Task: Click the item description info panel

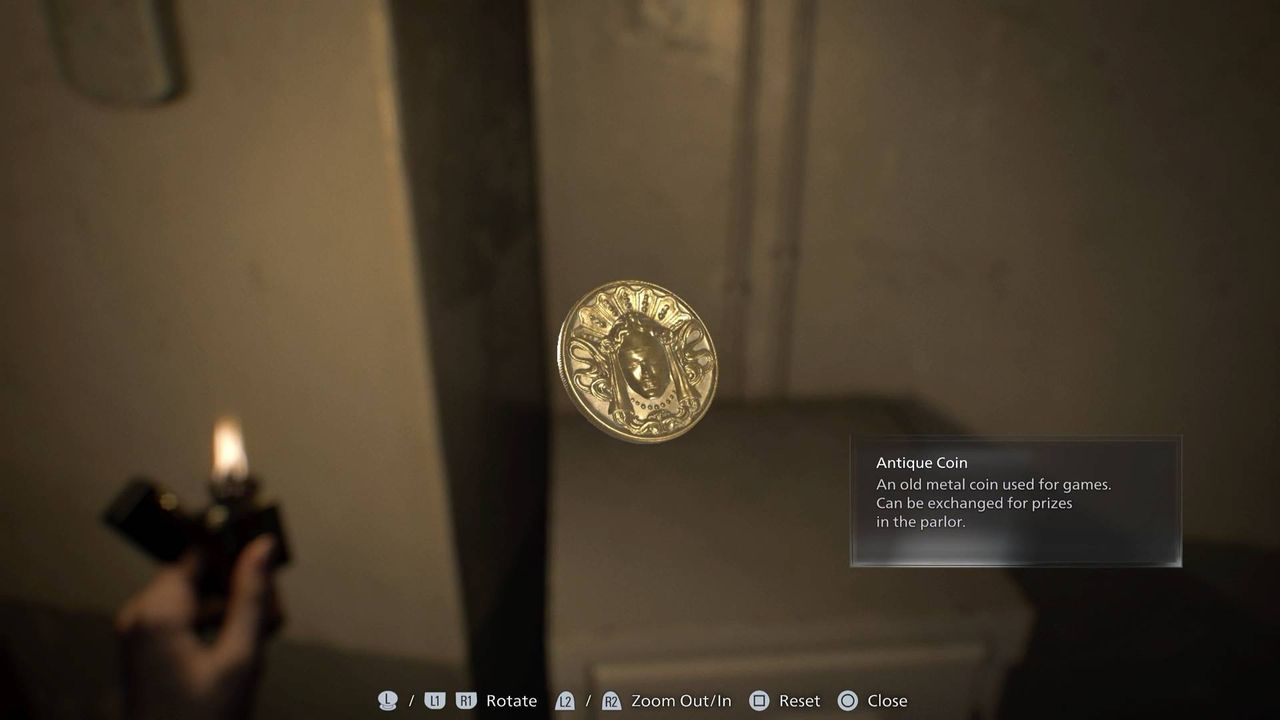Action: (x=1015, y=500)
